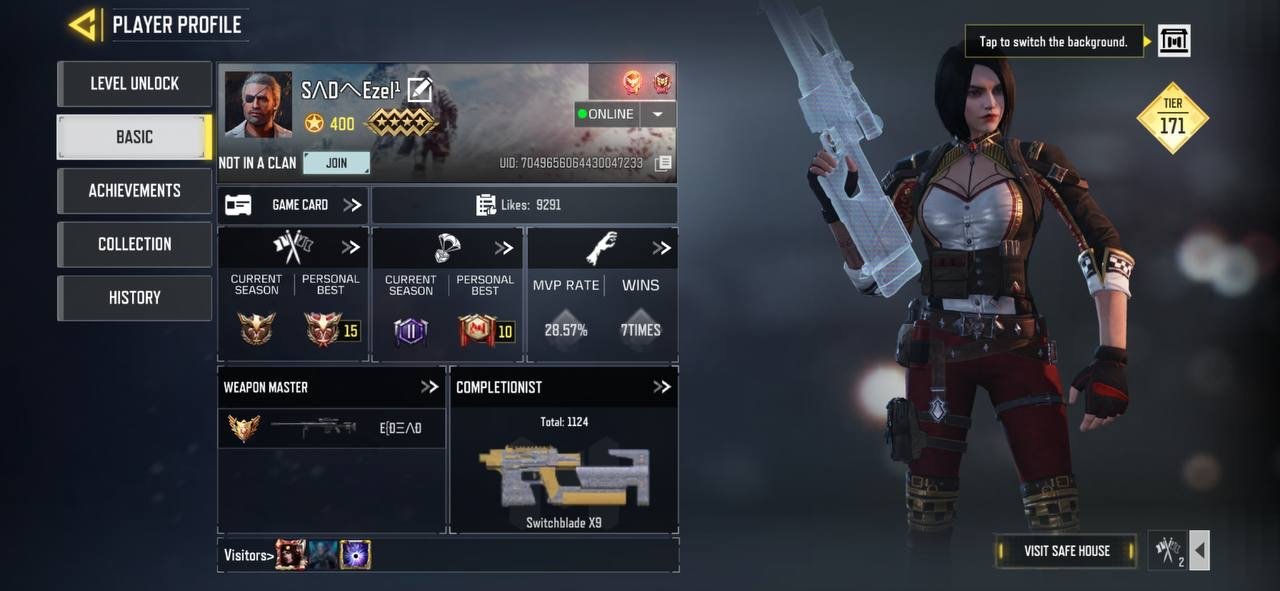Open the Game Card
The width and height of the screenshot is (1280, 591).
(292, 205)
